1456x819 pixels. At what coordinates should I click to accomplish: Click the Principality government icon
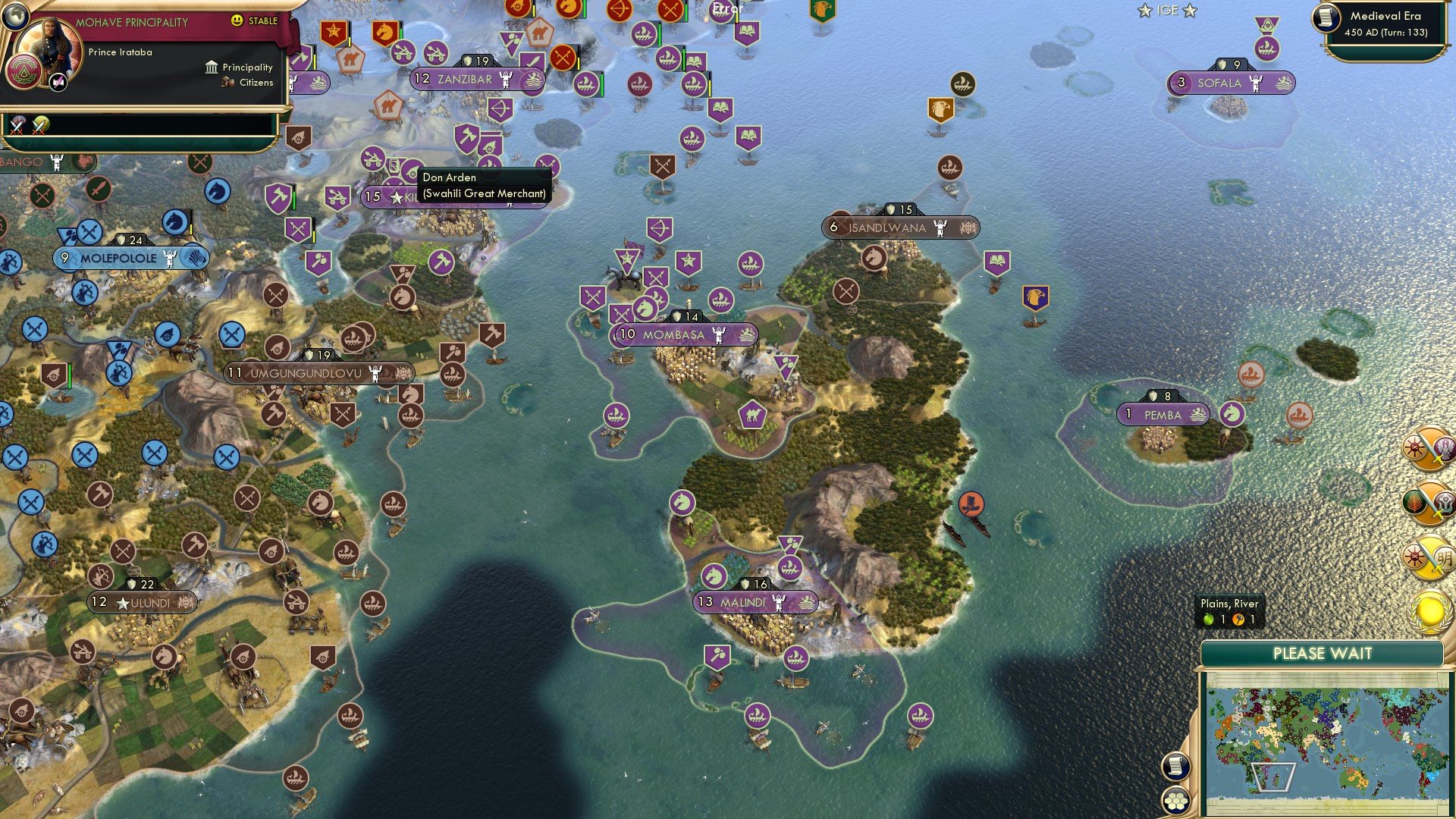pyautogui.click(x=211, y=67)
